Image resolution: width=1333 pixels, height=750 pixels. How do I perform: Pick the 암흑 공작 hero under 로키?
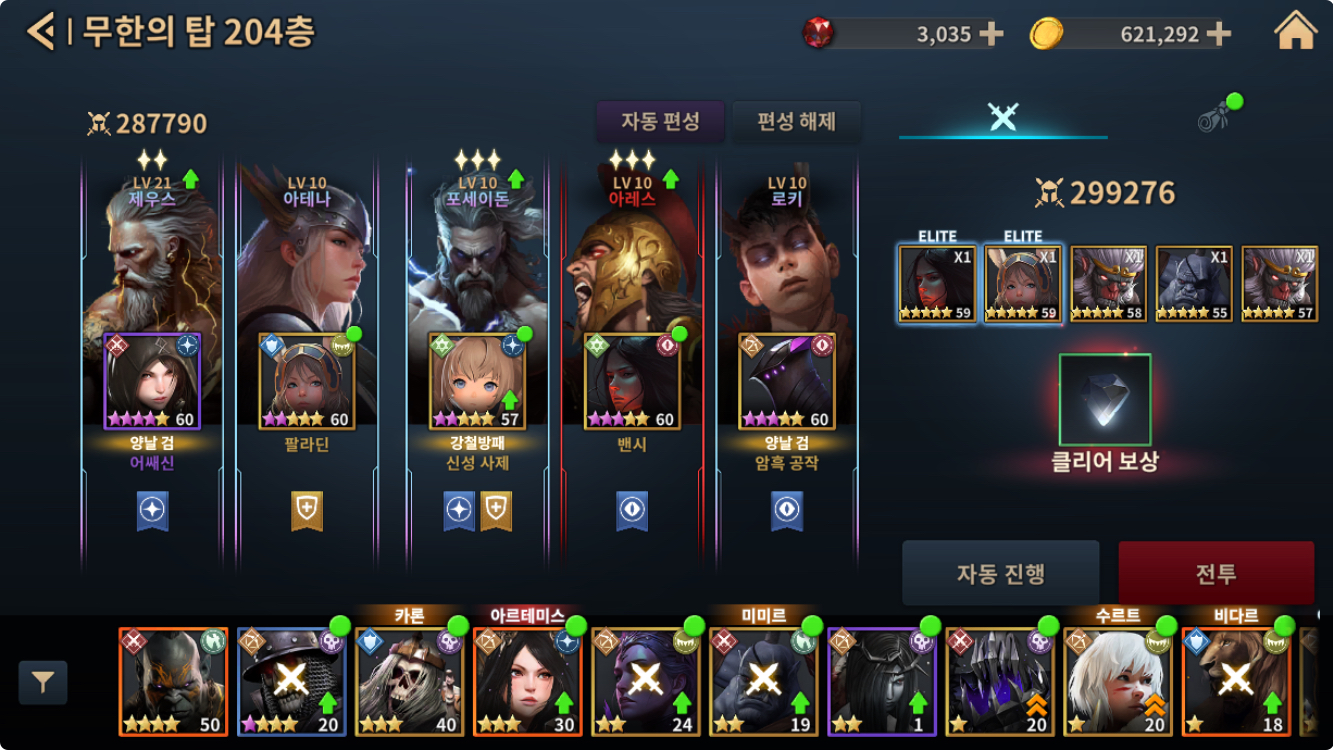(x=786, y=381)
